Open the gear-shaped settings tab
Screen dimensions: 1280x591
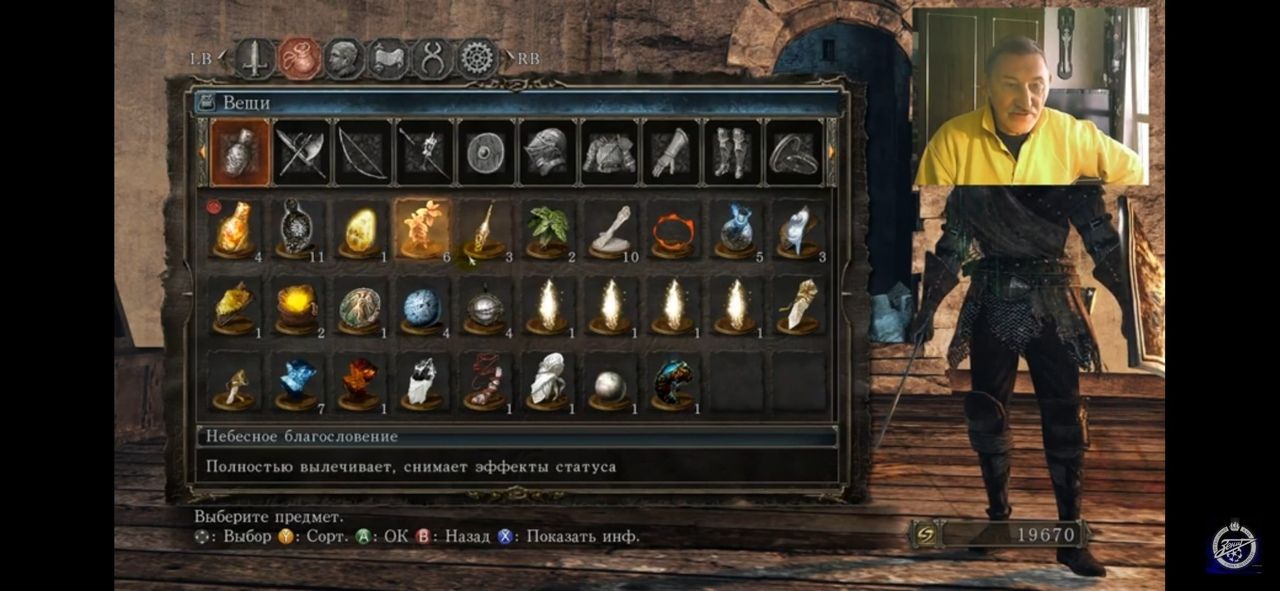click(478, 58)
